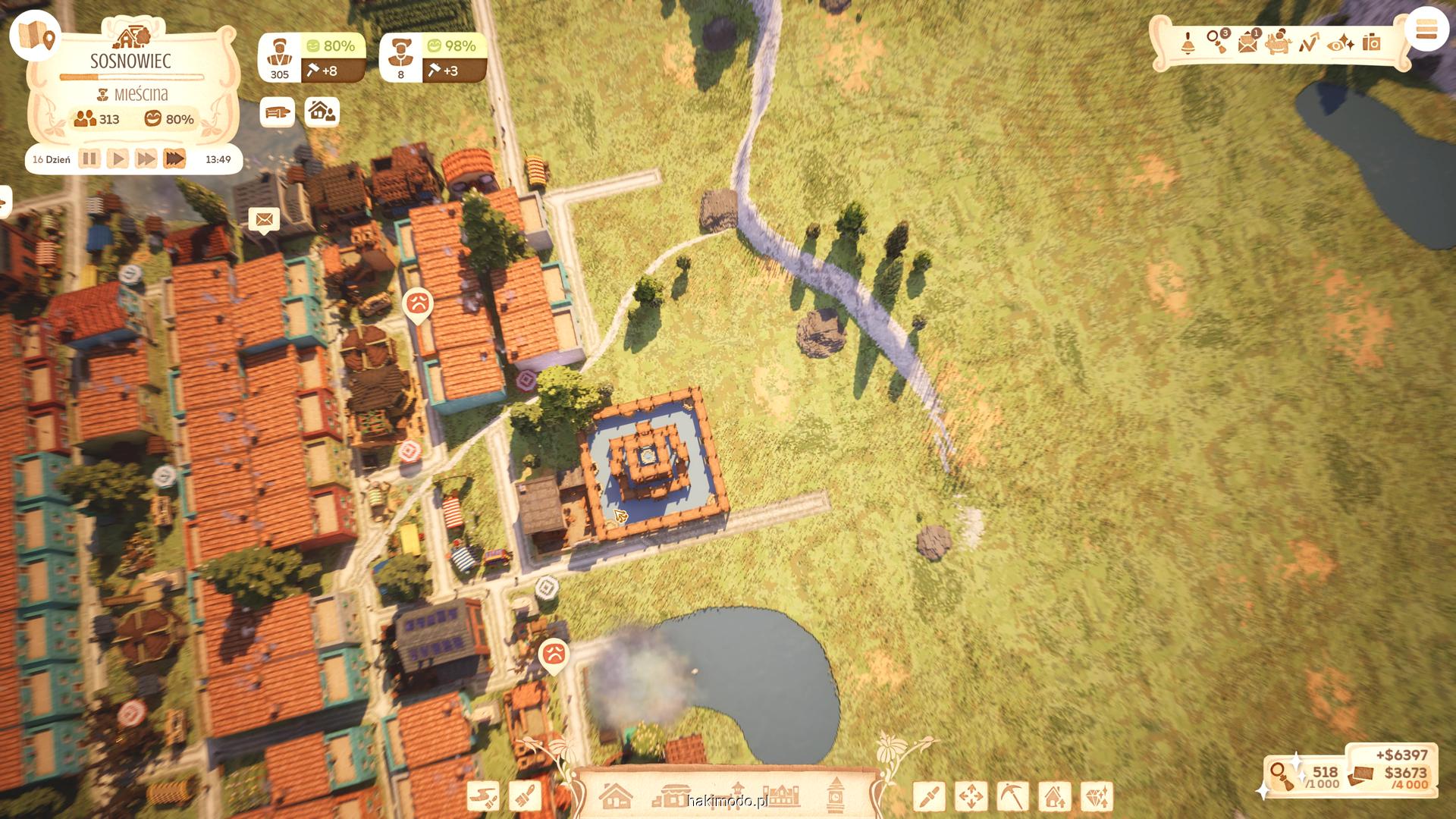View the statistics trend arrow panel

(x=1309, y=43)
